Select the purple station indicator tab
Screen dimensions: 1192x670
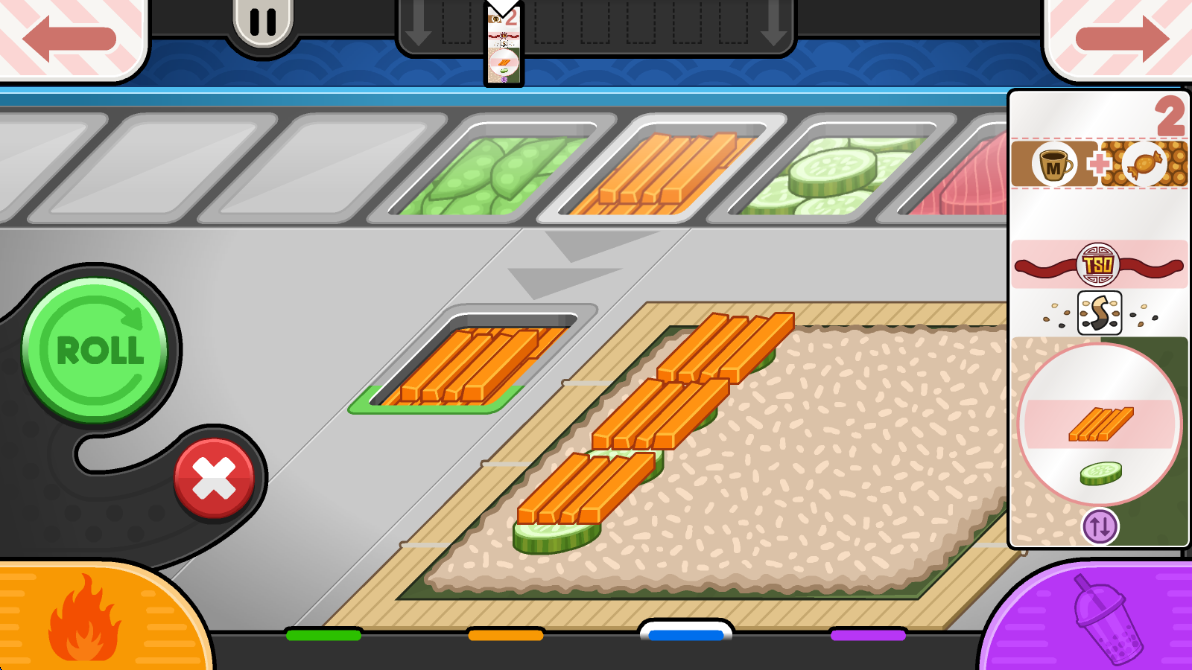click(x=868, y=634)
